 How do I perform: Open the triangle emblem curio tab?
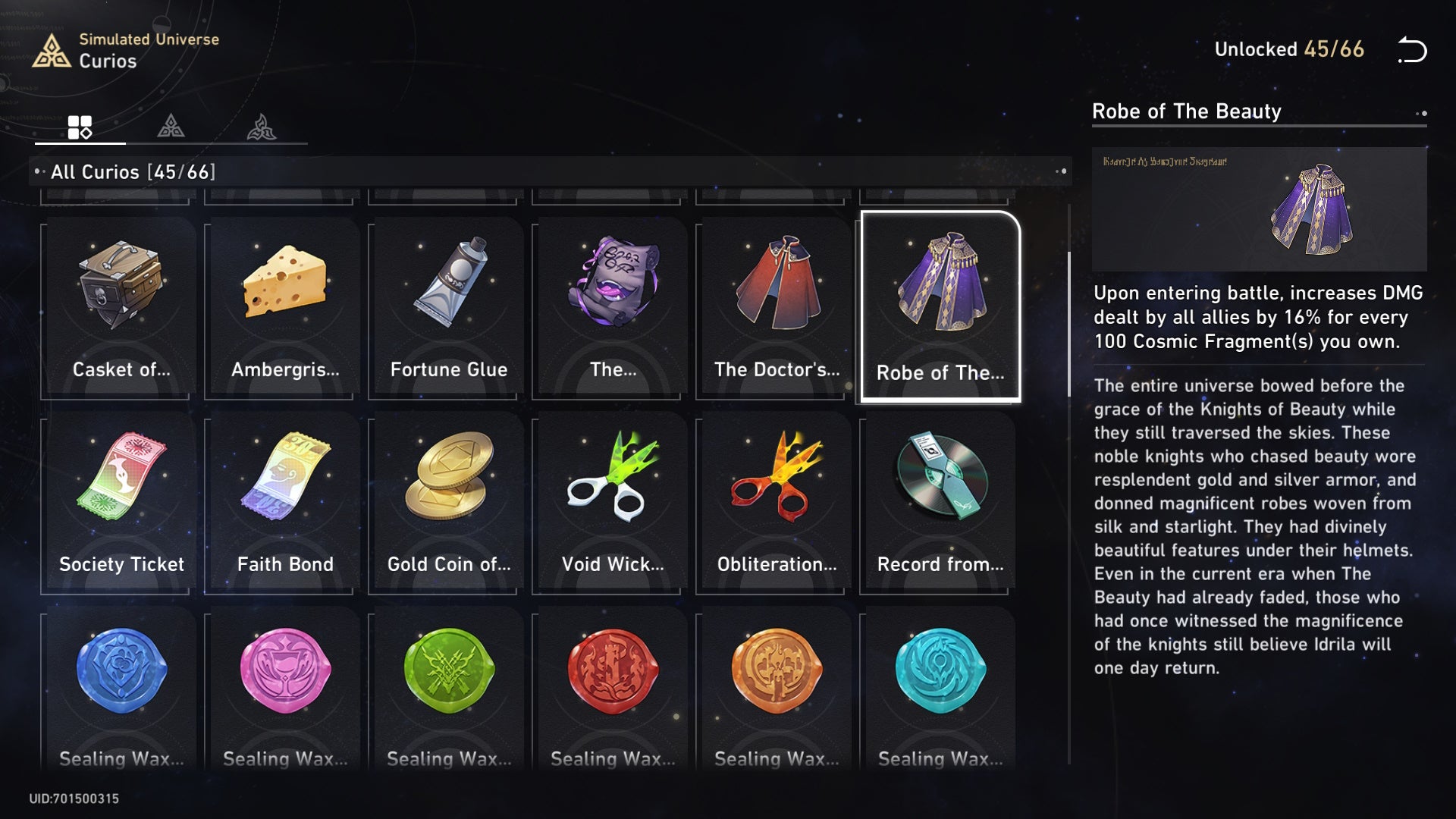(x=171, y=126)
